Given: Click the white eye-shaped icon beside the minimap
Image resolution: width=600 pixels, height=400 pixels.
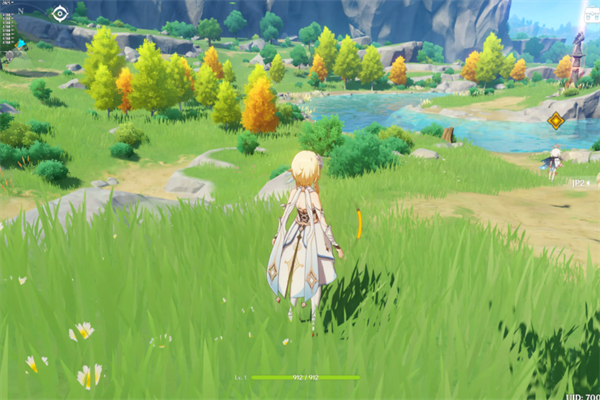Looking at the screenshot, I should click(60, 13).
